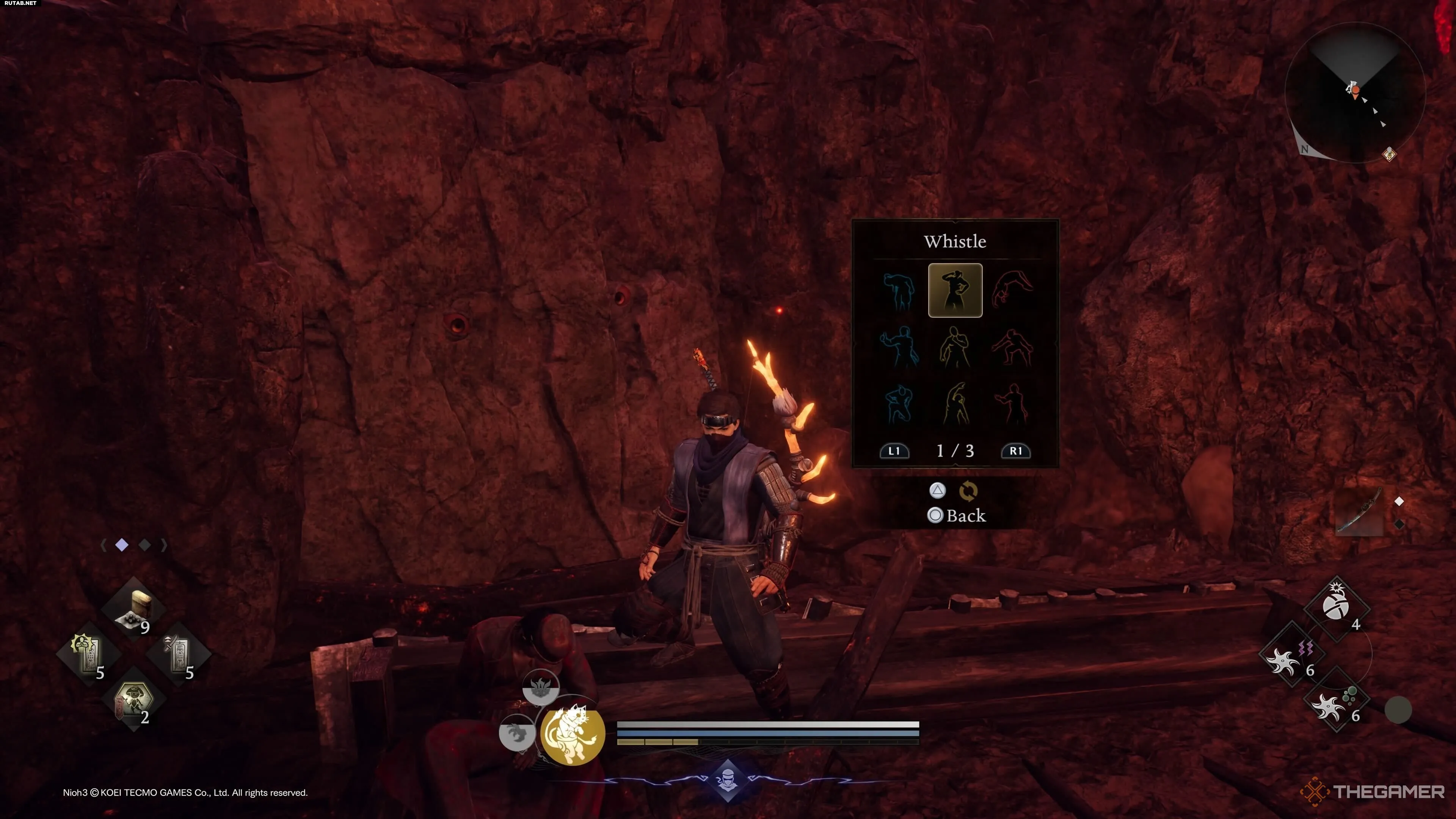Pick the red backflip gesture
The height and width of the screenshot is (819, 1456).
pos(1013,290)
